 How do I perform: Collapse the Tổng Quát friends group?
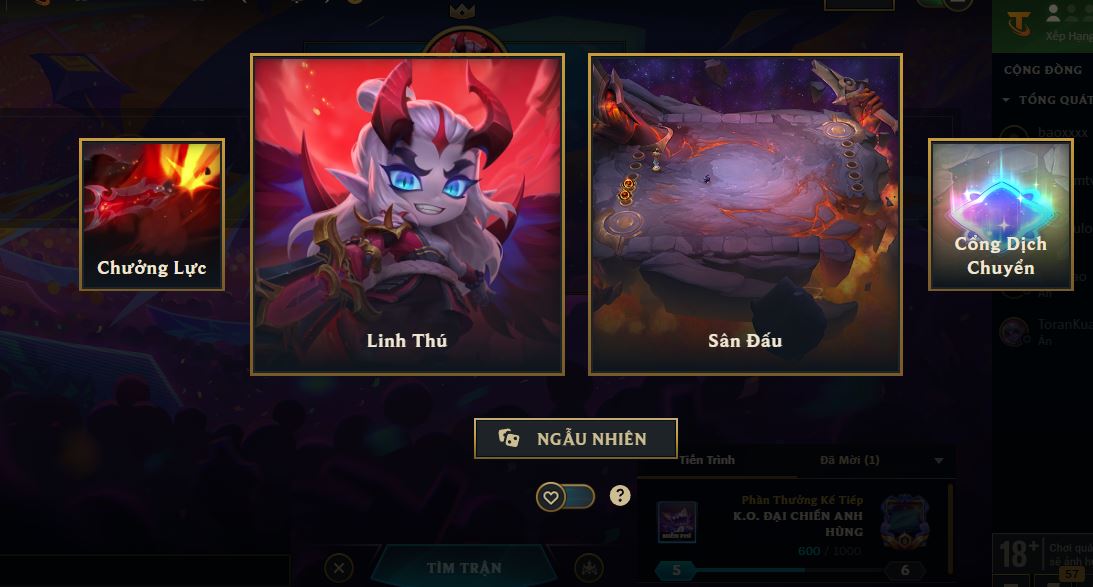(1006, 100)
